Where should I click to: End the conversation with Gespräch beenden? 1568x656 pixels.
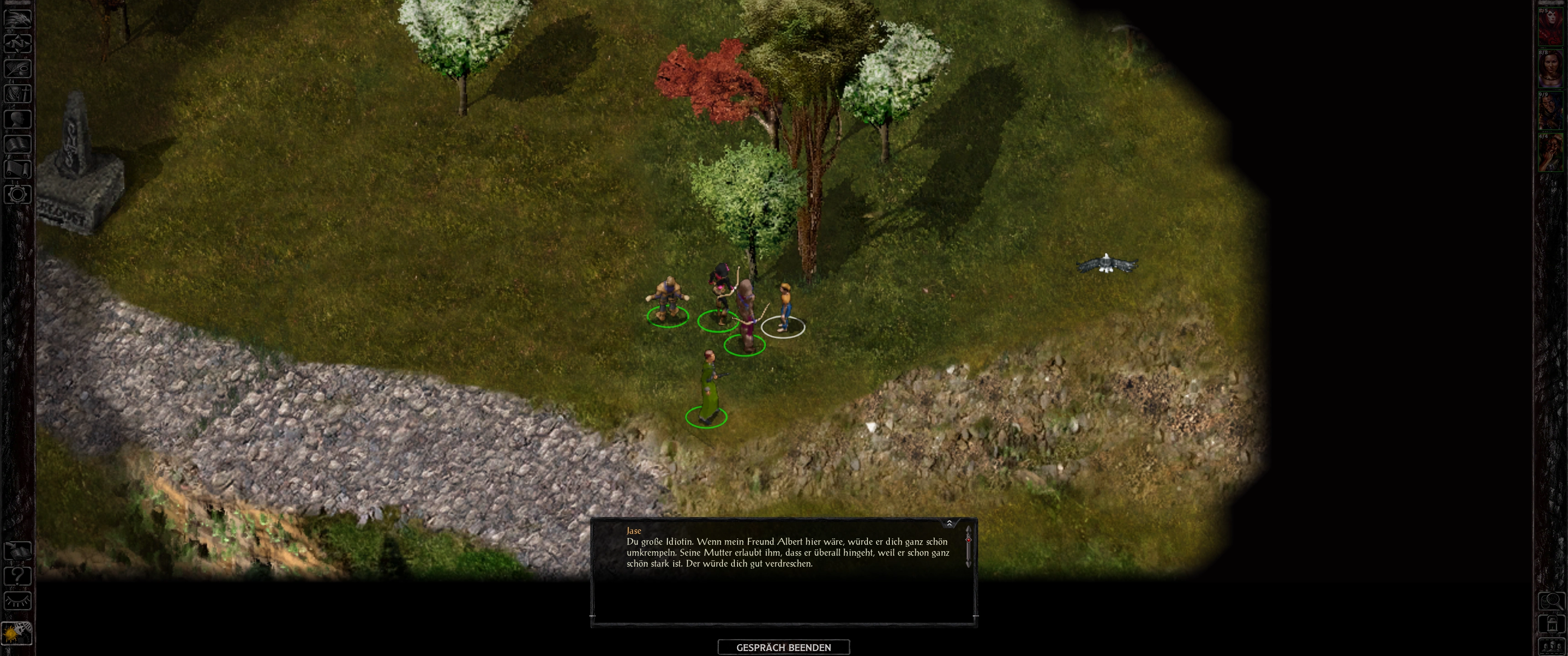tap(784, 647)
